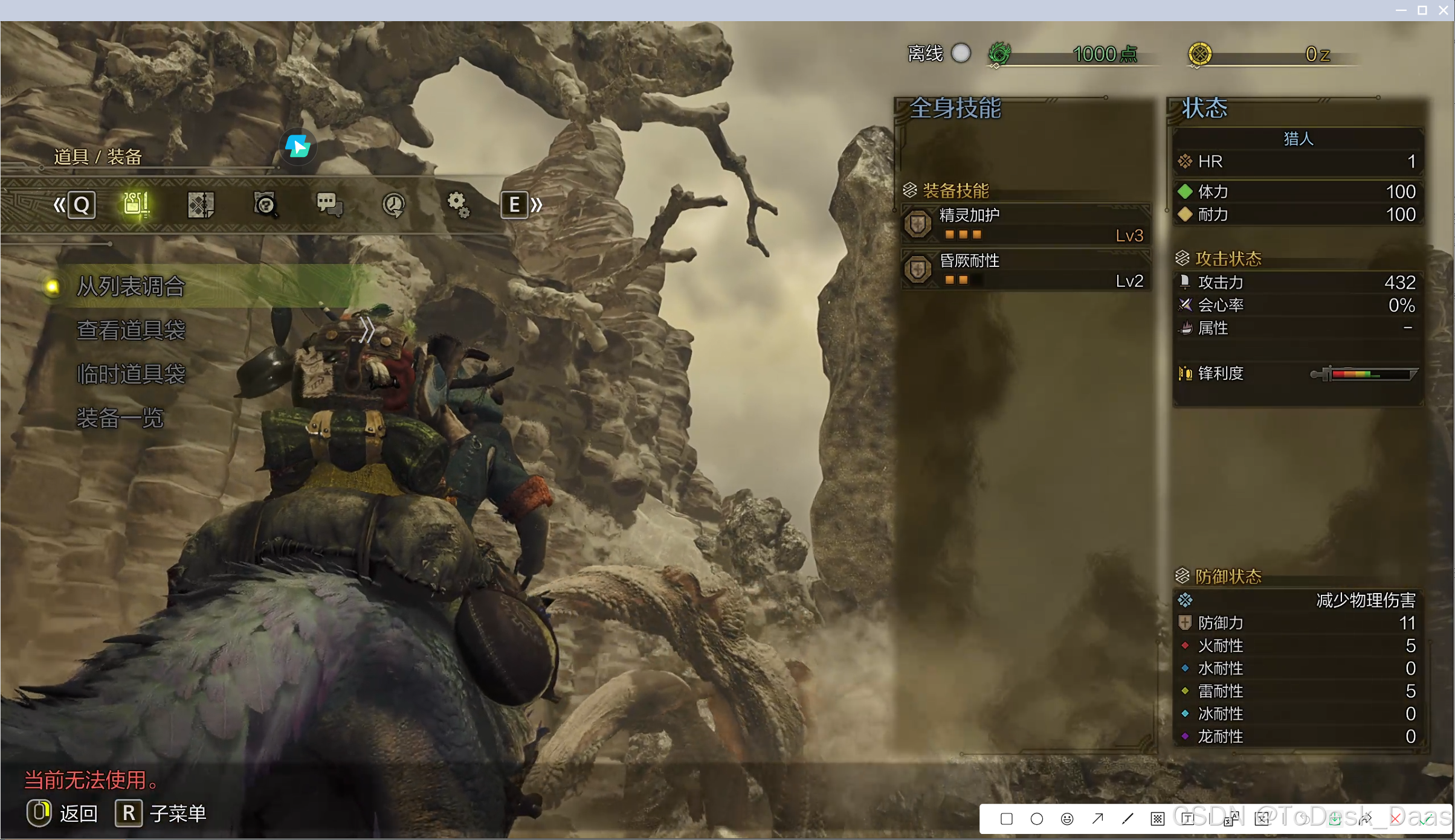Switch to the magnifier question-mark info tab
The width and height of the screenshot is (1455, 840).
[x=265, y=205]
